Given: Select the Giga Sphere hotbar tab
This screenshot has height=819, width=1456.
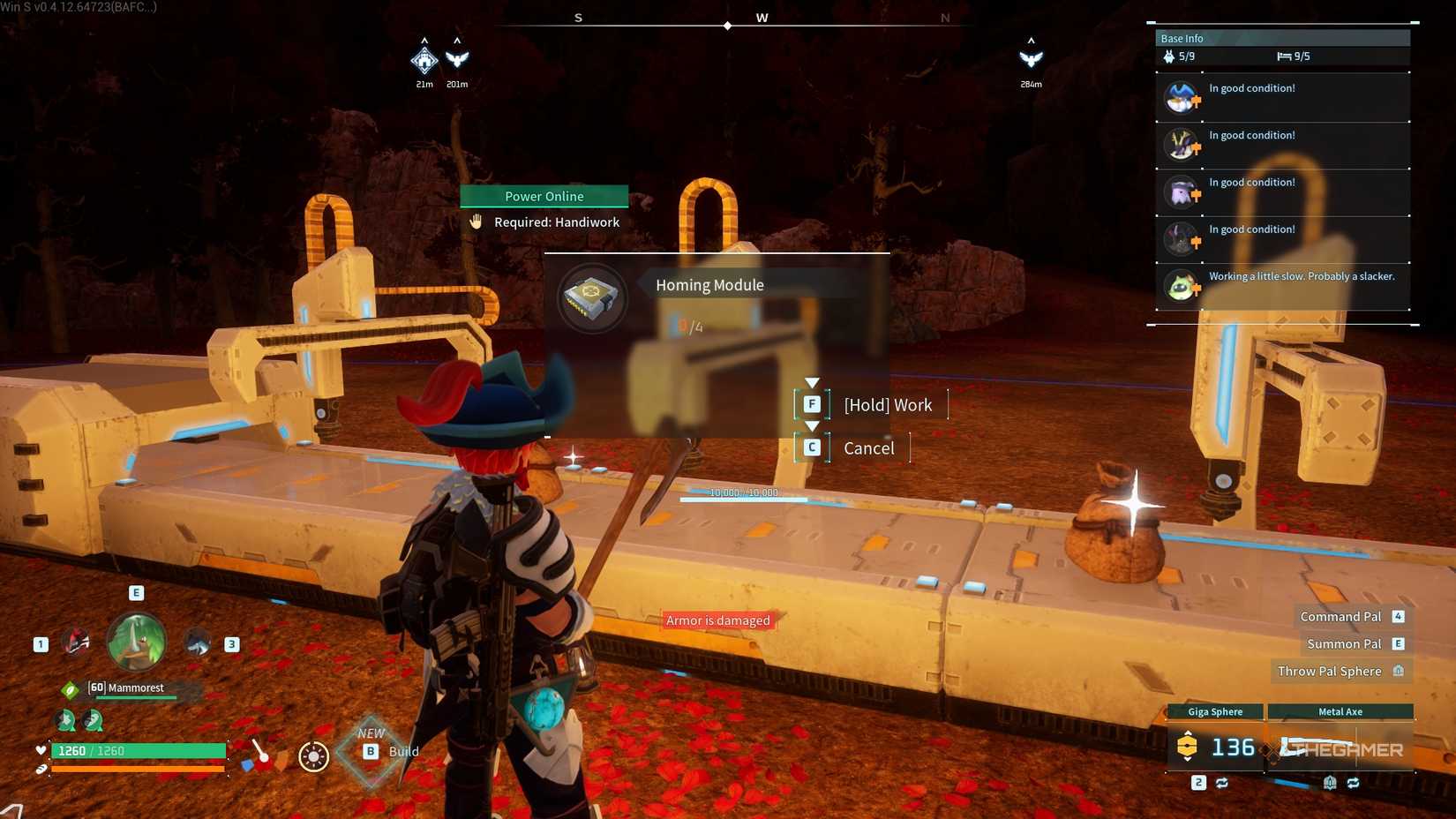Looking at the screenshot, I should 1215,711.
